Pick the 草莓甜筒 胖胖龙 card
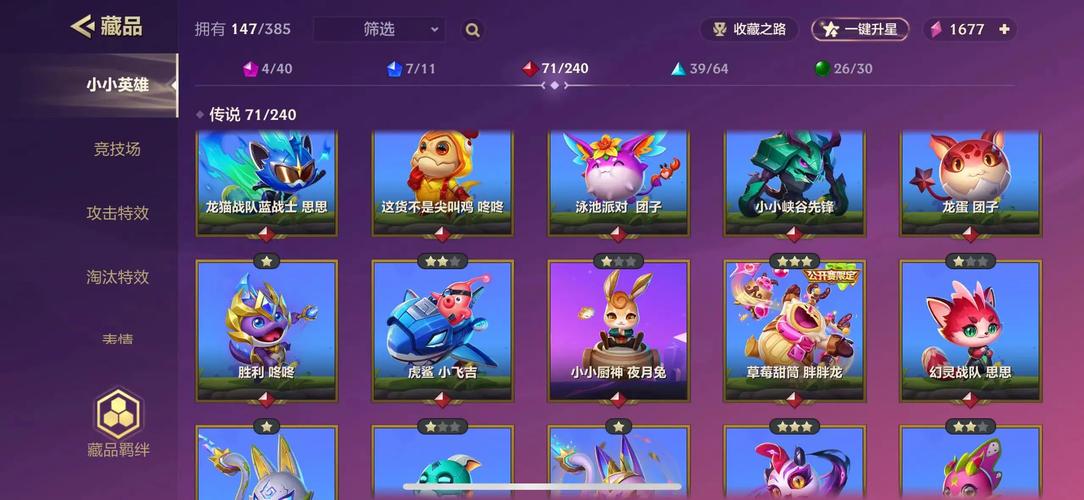Screen dimensions: 1084x500 click(x=794, y=330)
